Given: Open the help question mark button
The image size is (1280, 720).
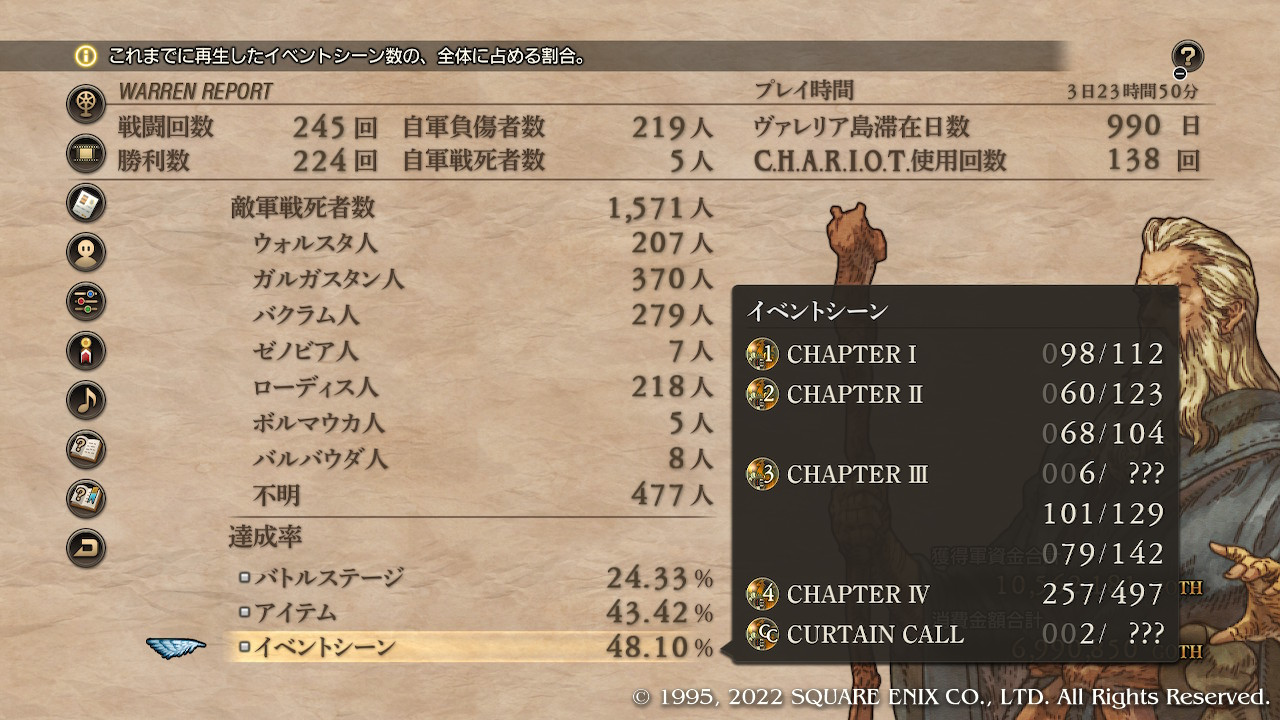Looking at the screenshot, I should tap(1187, 57).
